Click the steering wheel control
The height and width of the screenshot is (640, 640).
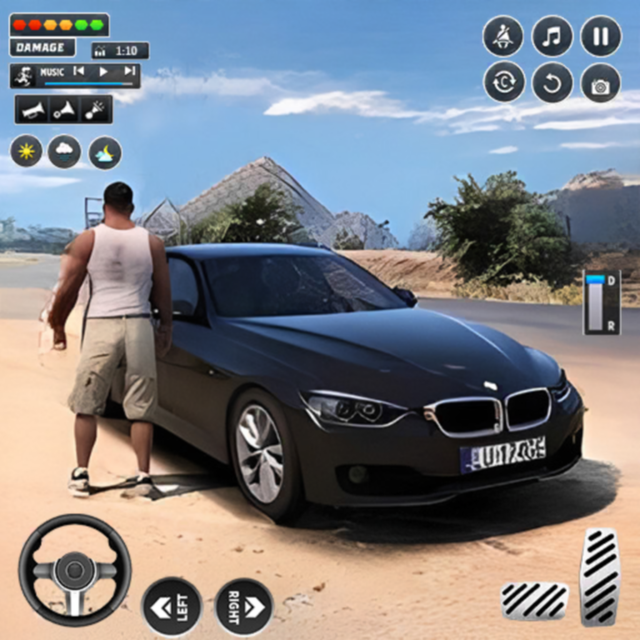(x=75, y=570)
